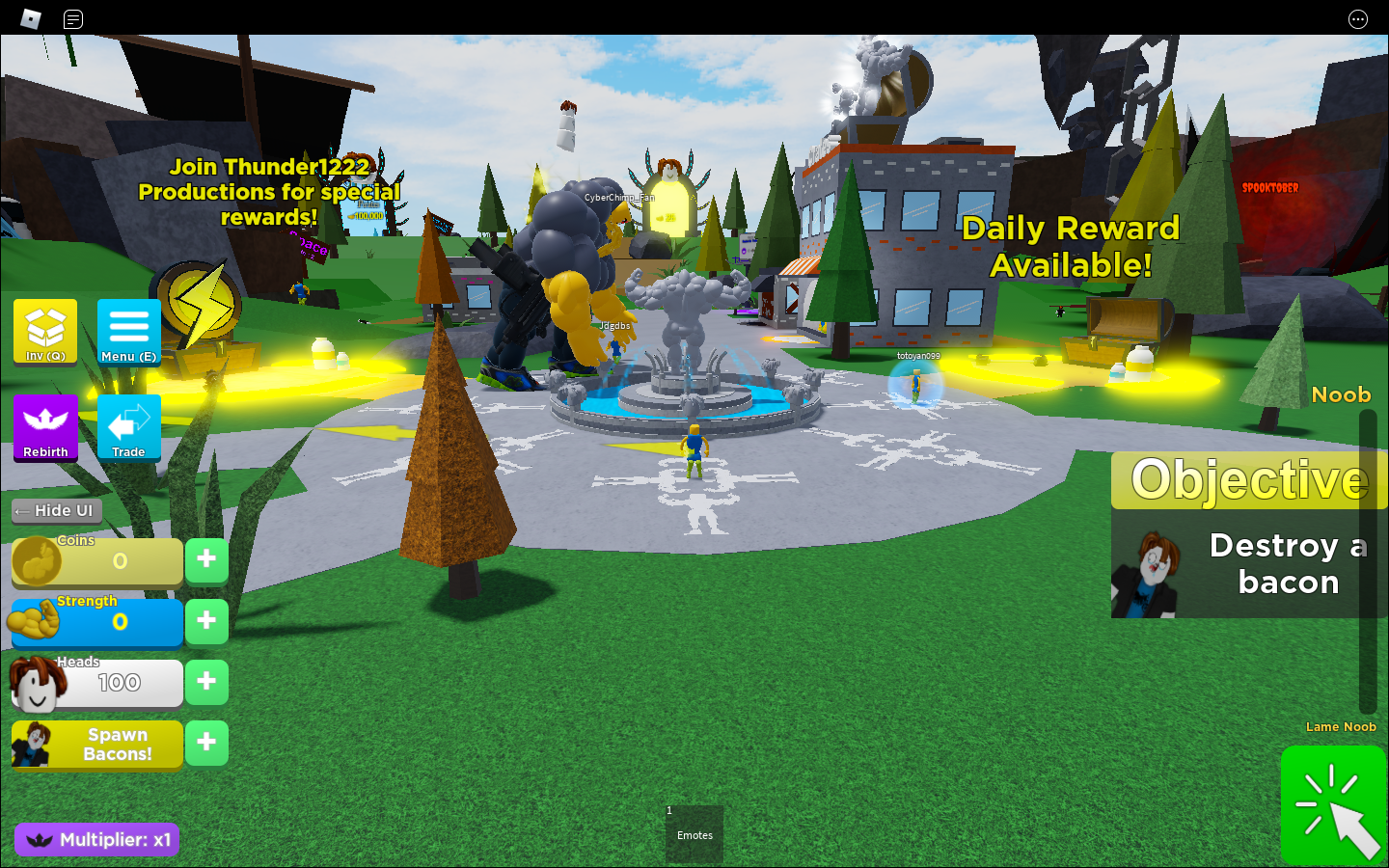Screen dimensions: 1389x868
Task: Click the coins icon on the Coins bar
Action: click(37, 560)
